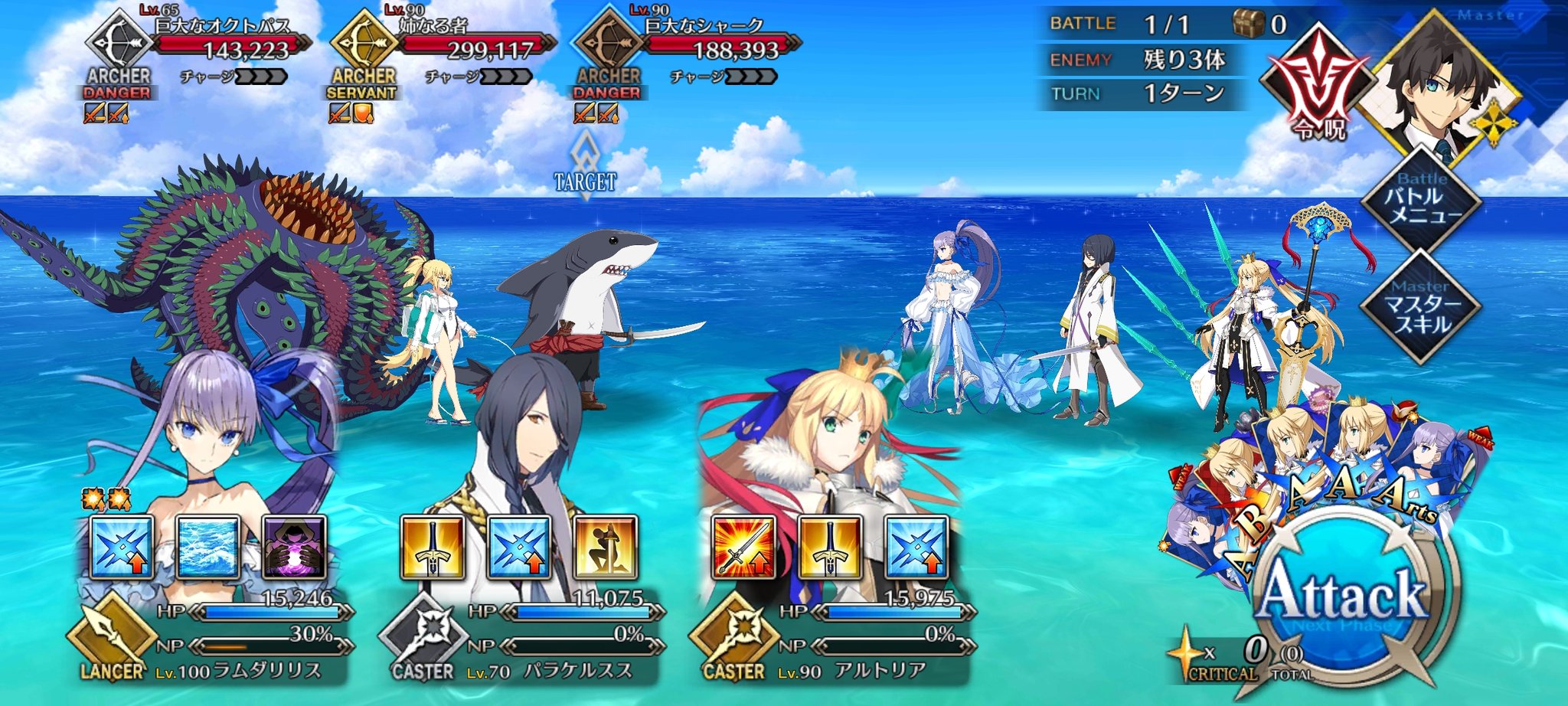
Task: Use Paracelsus's kneeling figure skill
Action: click(605, 547)
